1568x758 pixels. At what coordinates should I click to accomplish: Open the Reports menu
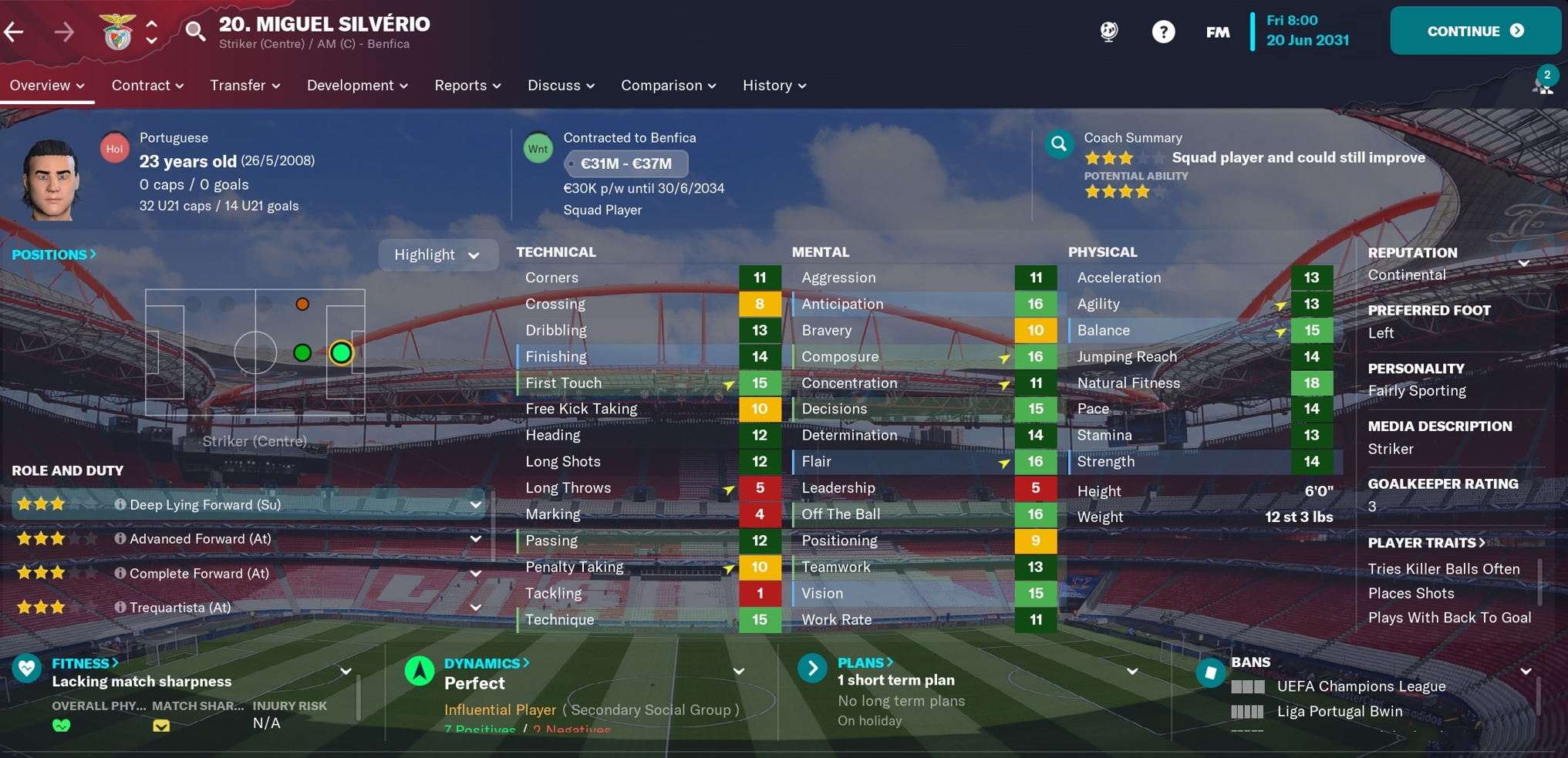coord(467,86)
